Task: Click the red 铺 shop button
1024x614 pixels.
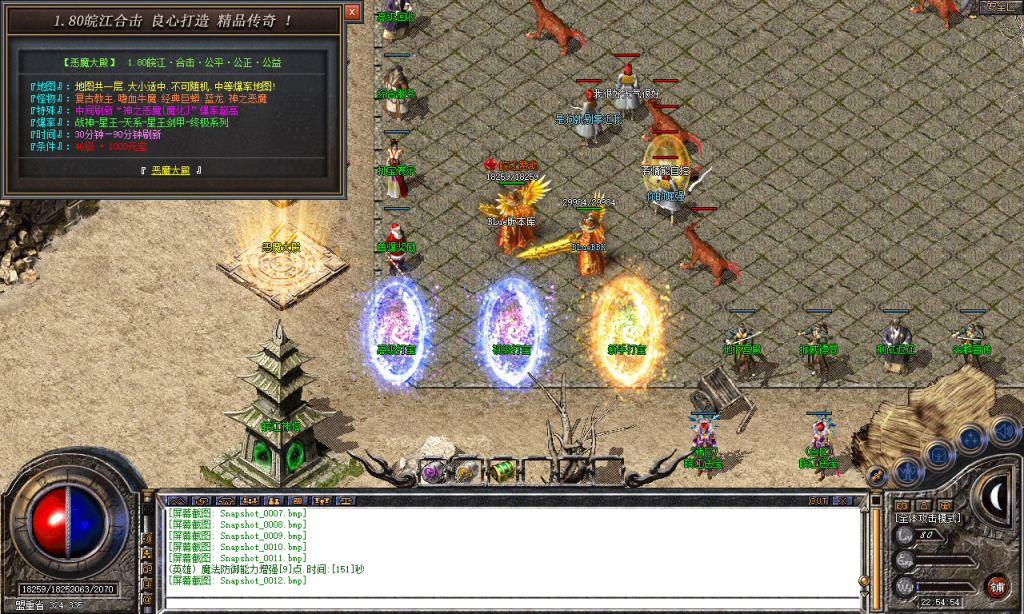Action: tap(995, 587)
